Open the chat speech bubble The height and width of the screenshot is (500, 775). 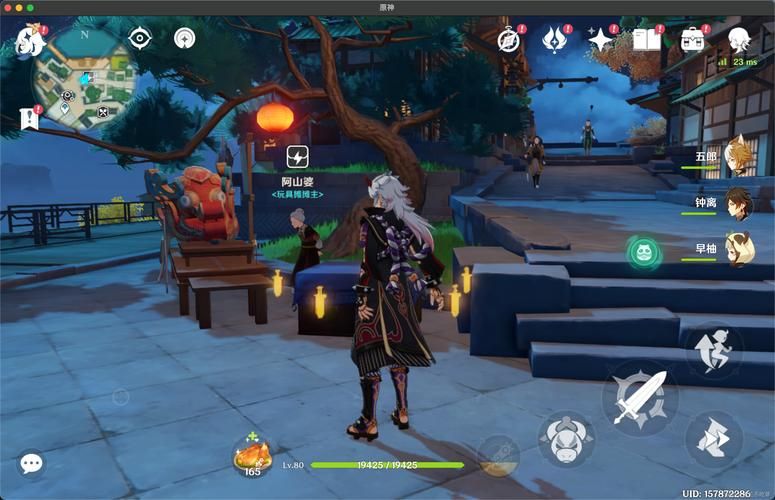pos(31,463)
